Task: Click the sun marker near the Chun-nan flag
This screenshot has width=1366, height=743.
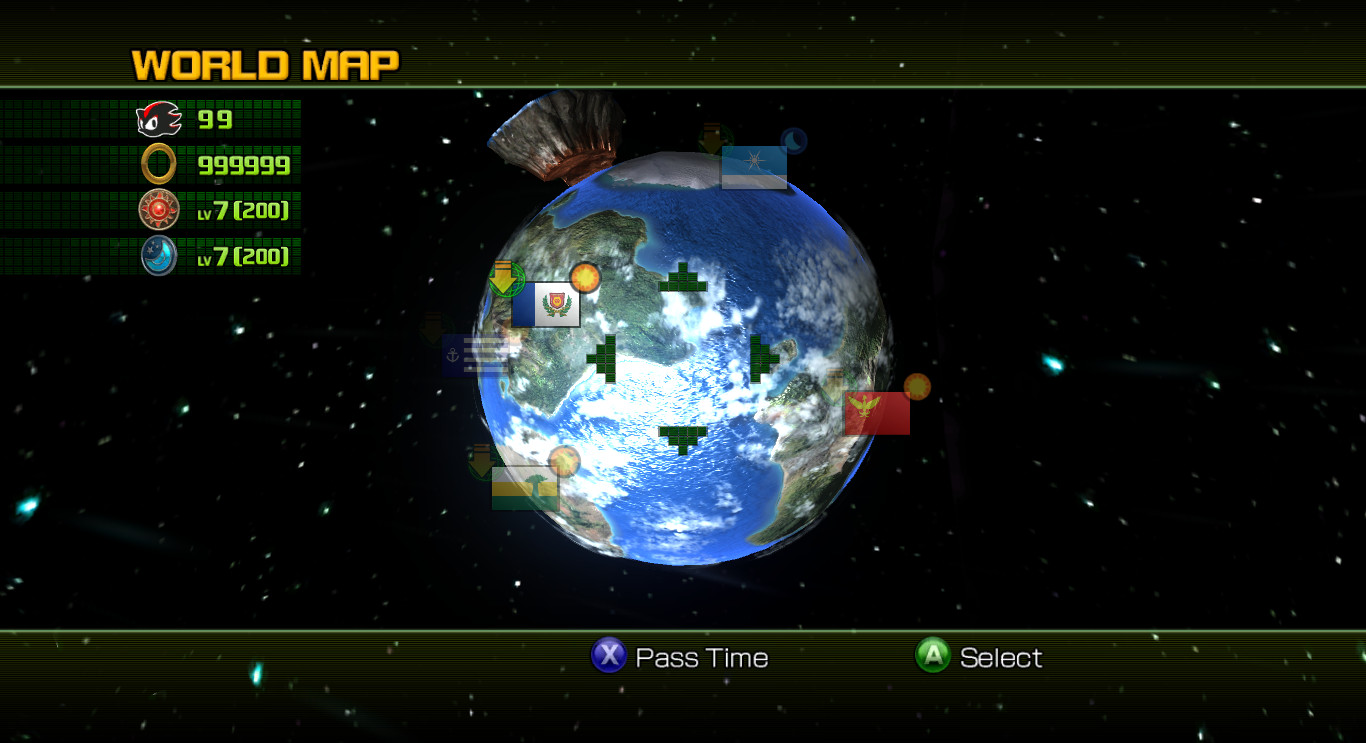Action: click(x=916, y=385)
